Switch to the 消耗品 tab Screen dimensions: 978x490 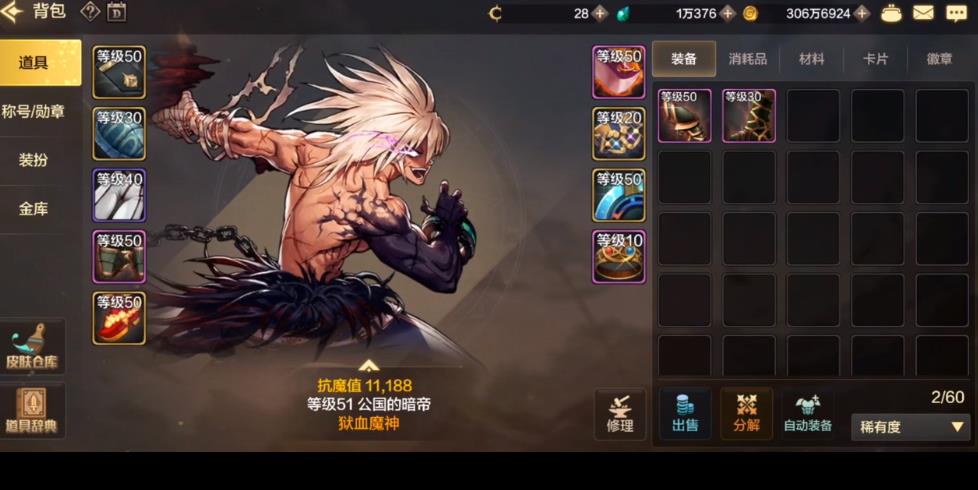[747, 59]
